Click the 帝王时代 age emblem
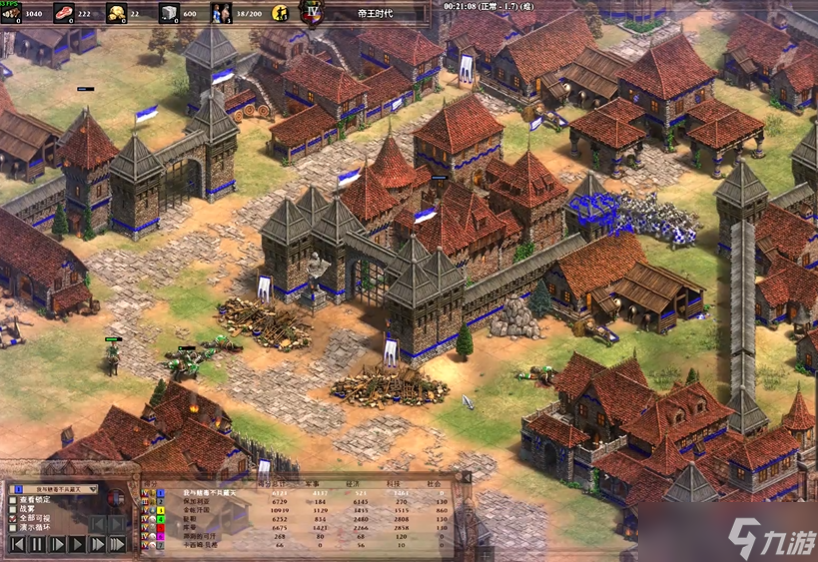818x562 pixels. [312, 13]
